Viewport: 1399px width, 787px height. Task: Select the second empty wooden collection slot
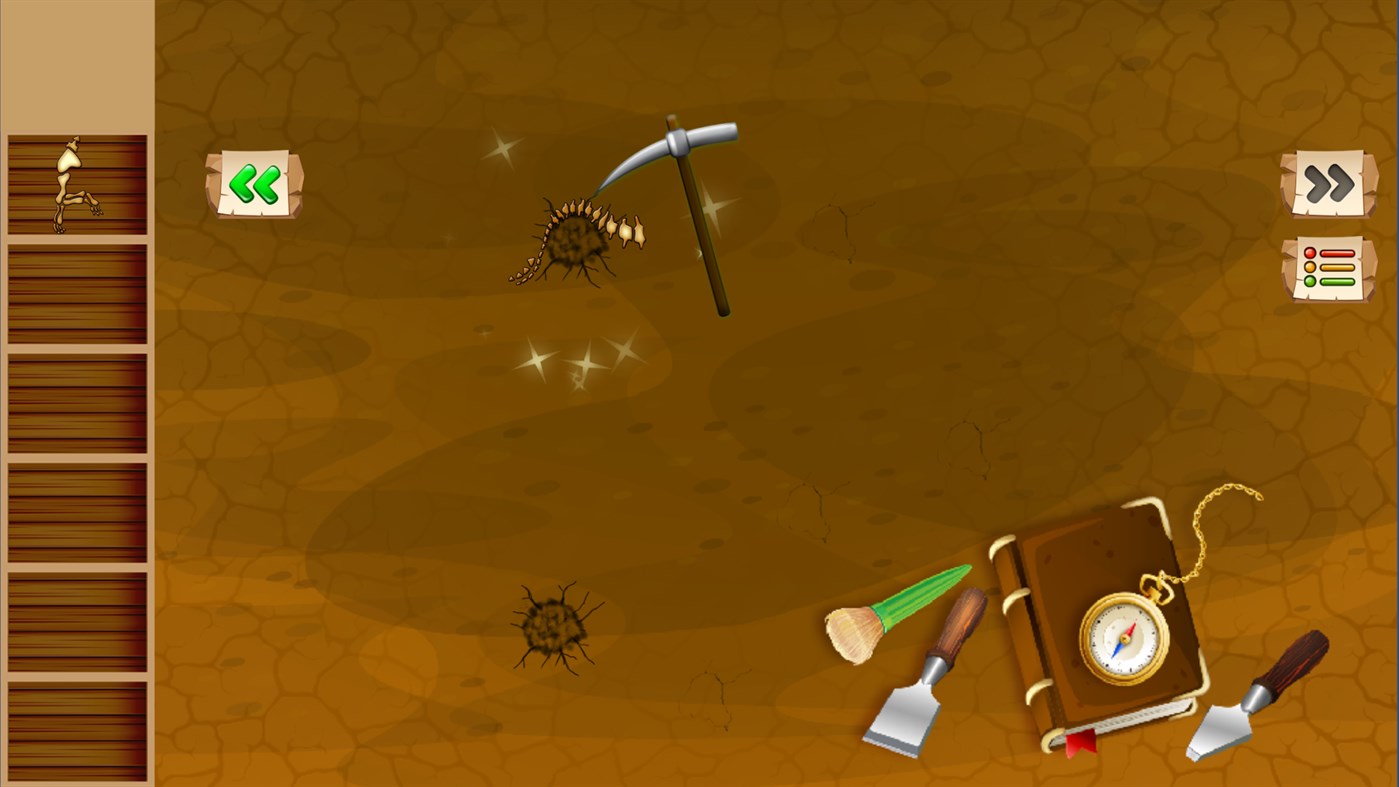[x=77, y=293]
